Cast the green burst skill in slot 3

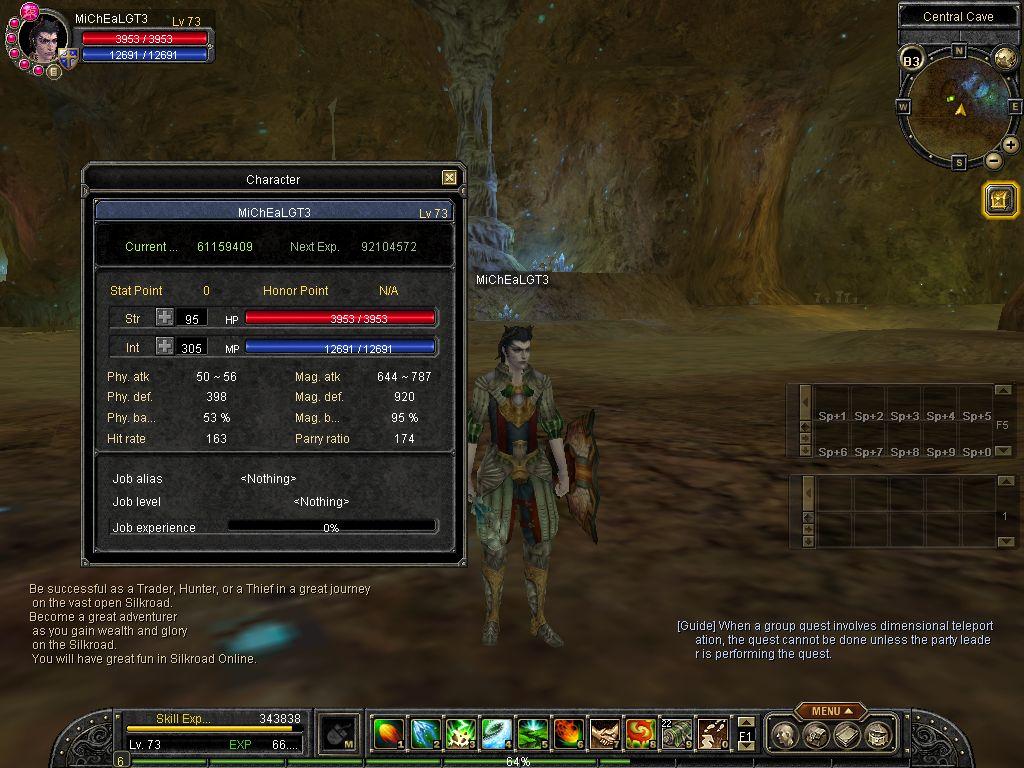pyautogui.click(x=460, y=735)
